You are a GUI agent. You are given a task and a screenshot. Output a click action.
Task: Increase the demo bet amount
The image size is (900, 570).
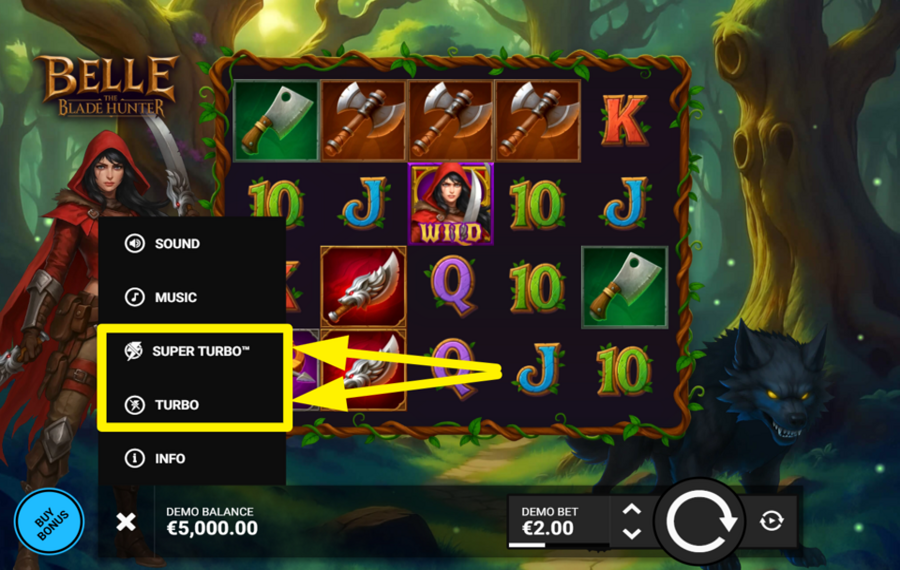click(631, 509)
